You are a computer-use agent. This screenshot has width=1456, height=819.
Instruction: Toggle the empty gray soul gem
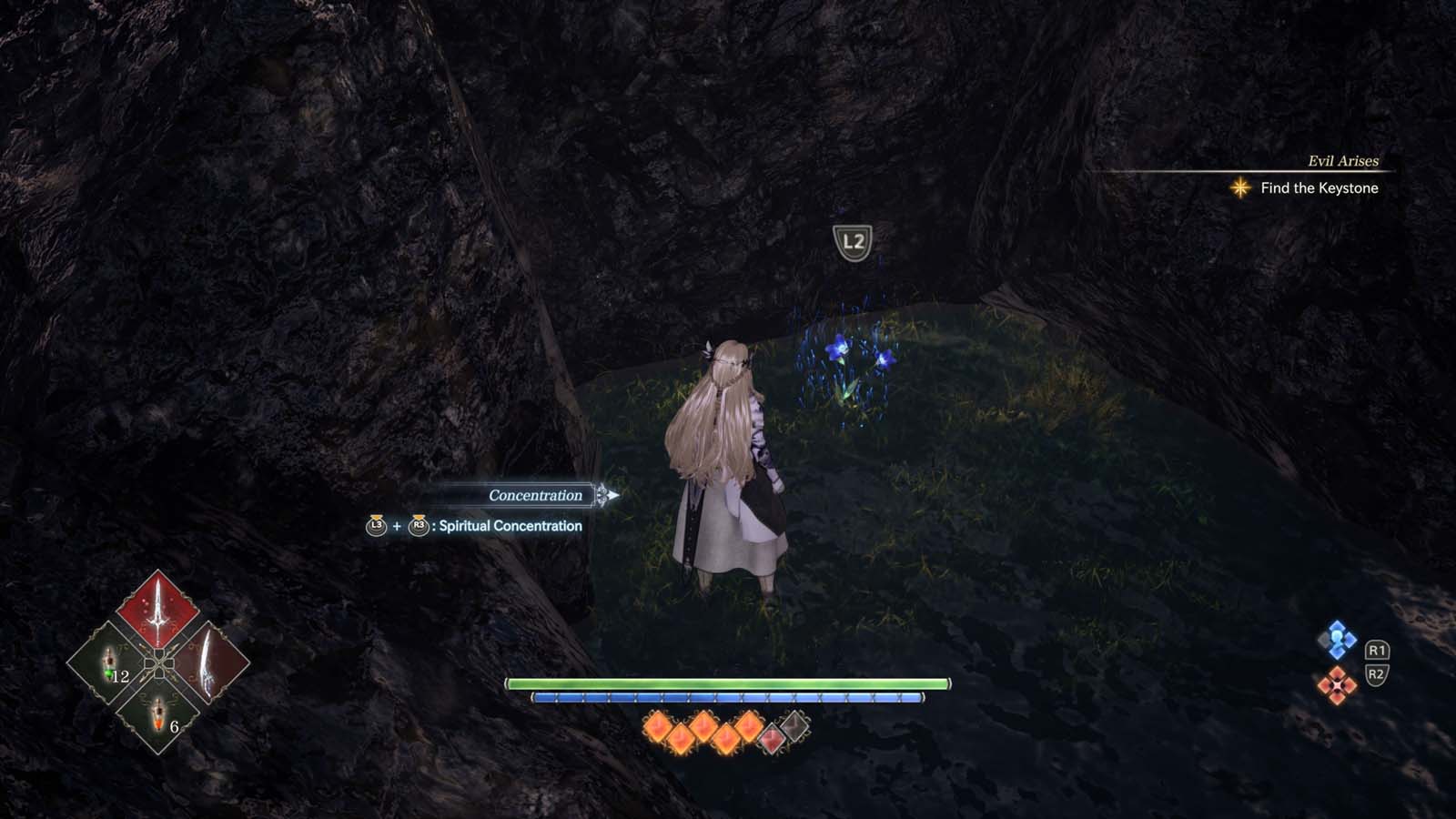(794, 725)
